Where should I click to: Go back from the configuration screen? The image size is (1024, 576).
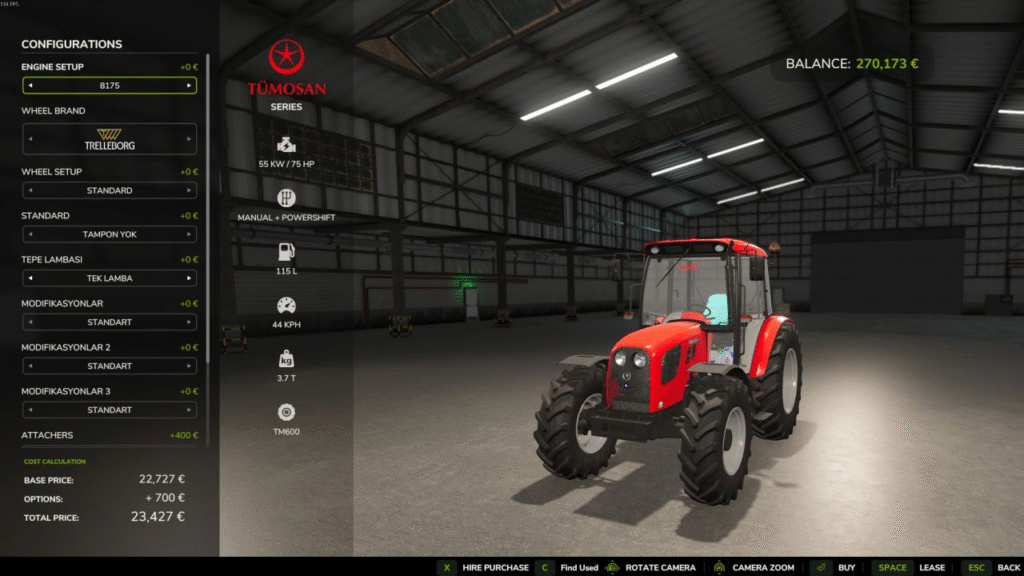[x=997, y=567]
